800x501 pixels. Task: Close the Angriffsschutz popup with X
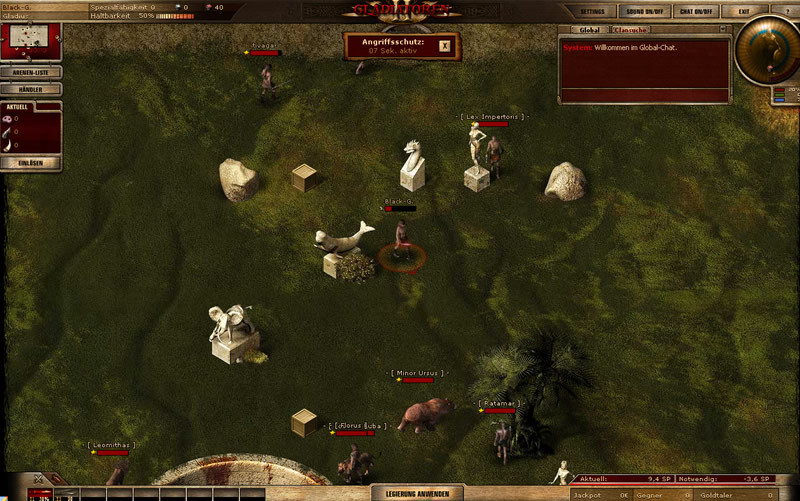tap(445, 45)
